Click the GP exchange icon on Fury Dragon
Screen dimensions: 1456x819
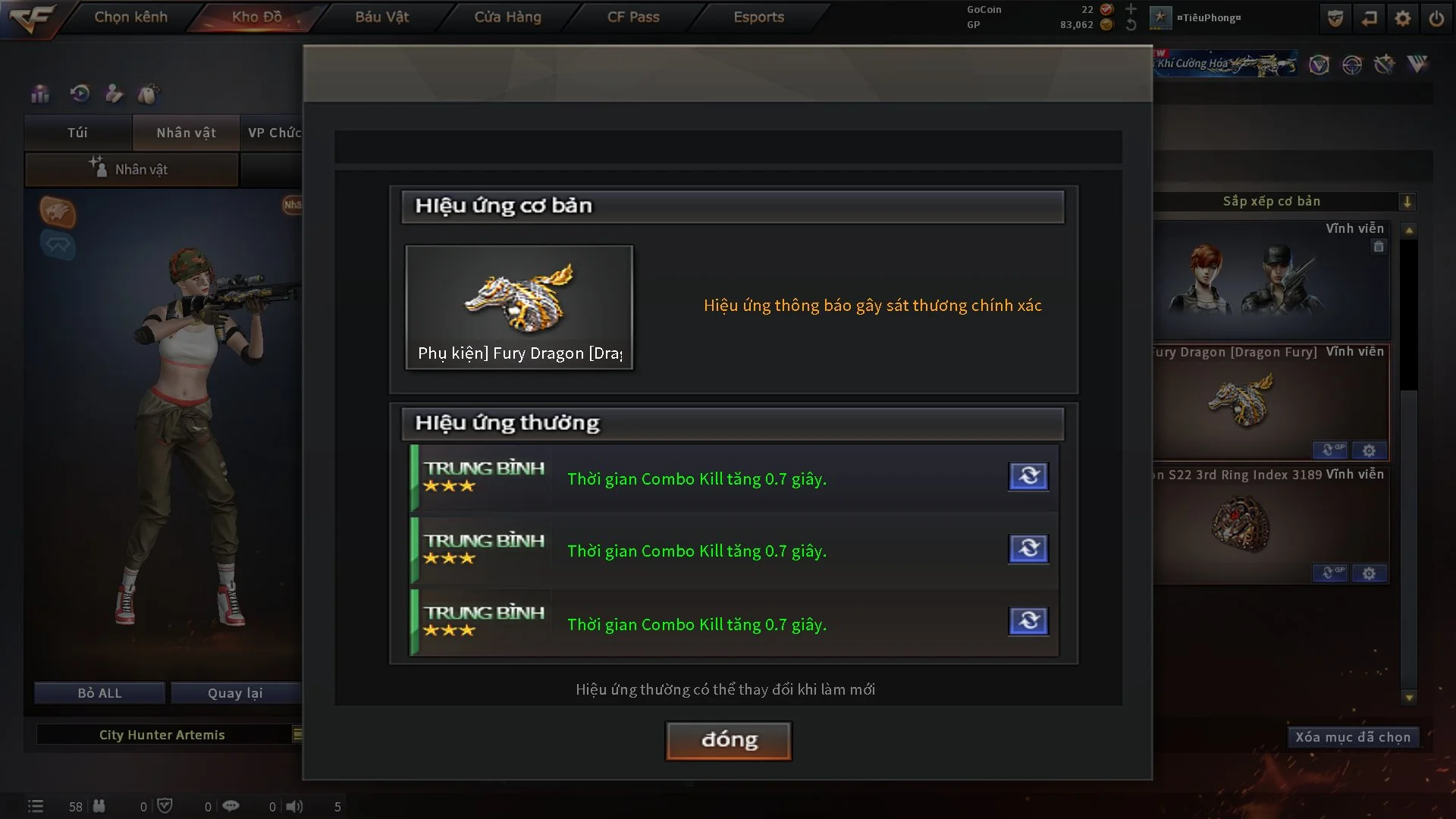[1330, 450]
